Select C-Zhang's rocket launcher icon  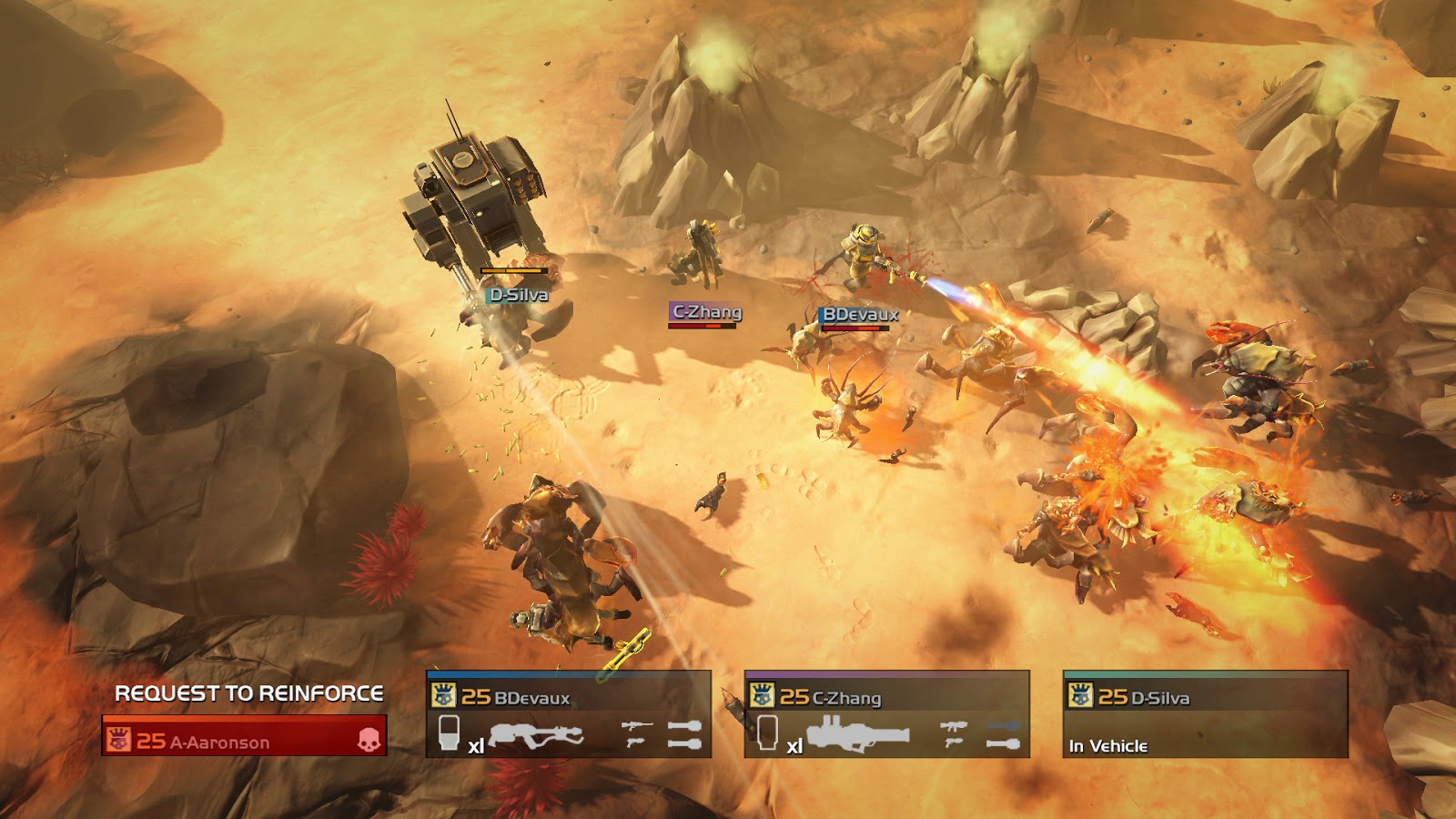coord(857,733)
